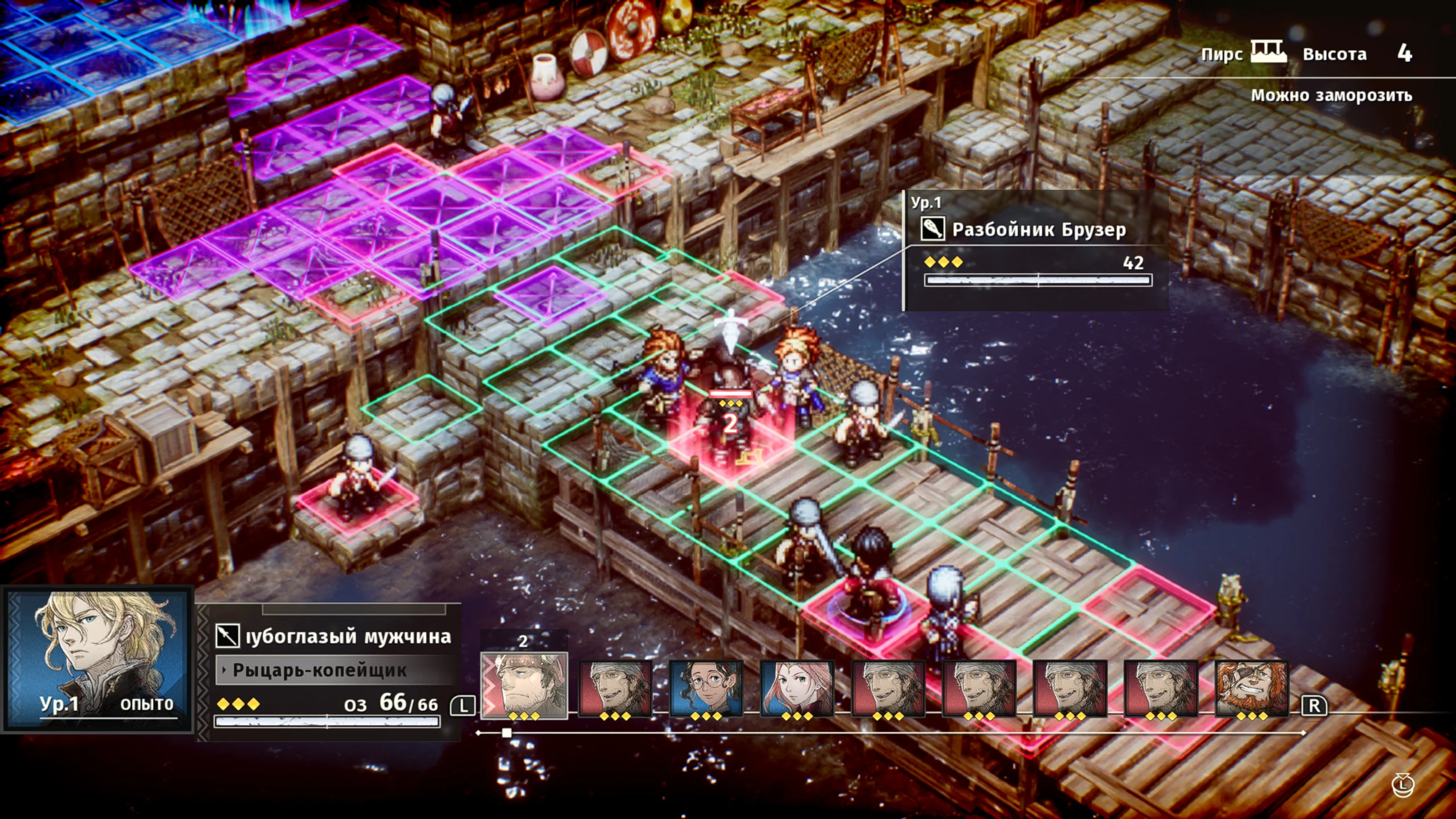Click the Пирс terrain icon

click(1268, 53)
